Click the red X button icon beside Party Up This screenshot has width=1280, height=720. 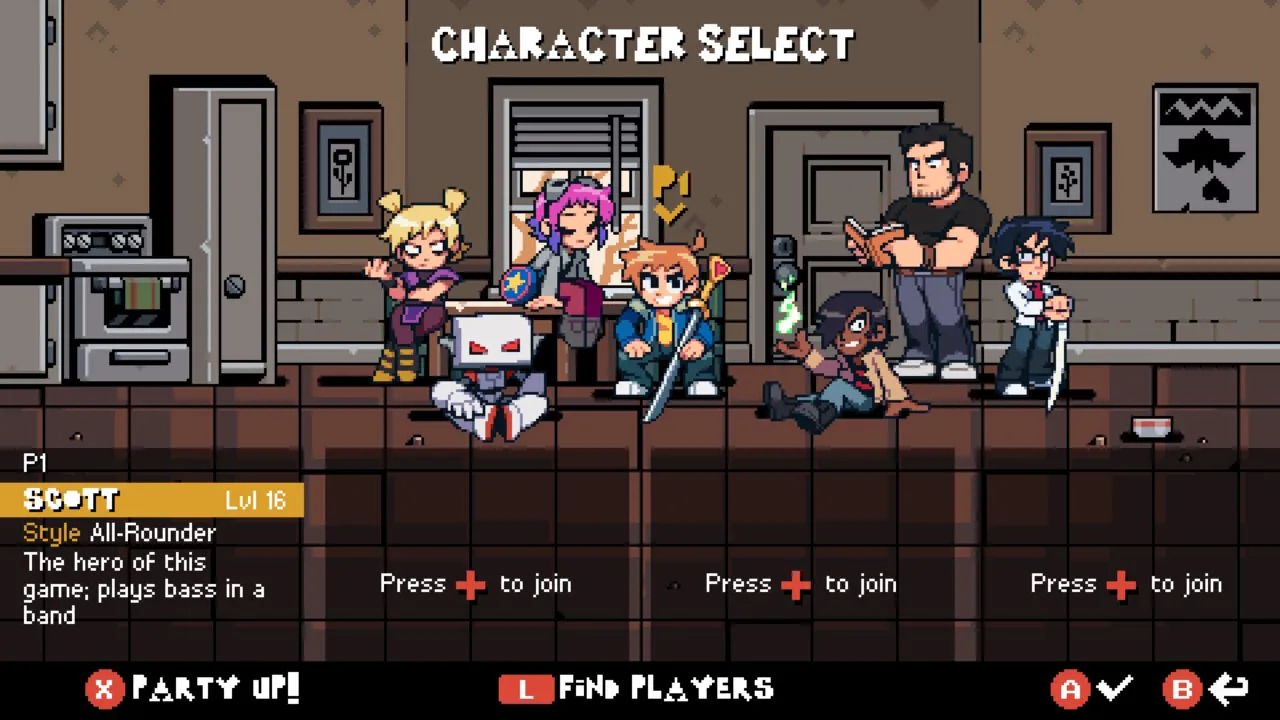point(104,689)
